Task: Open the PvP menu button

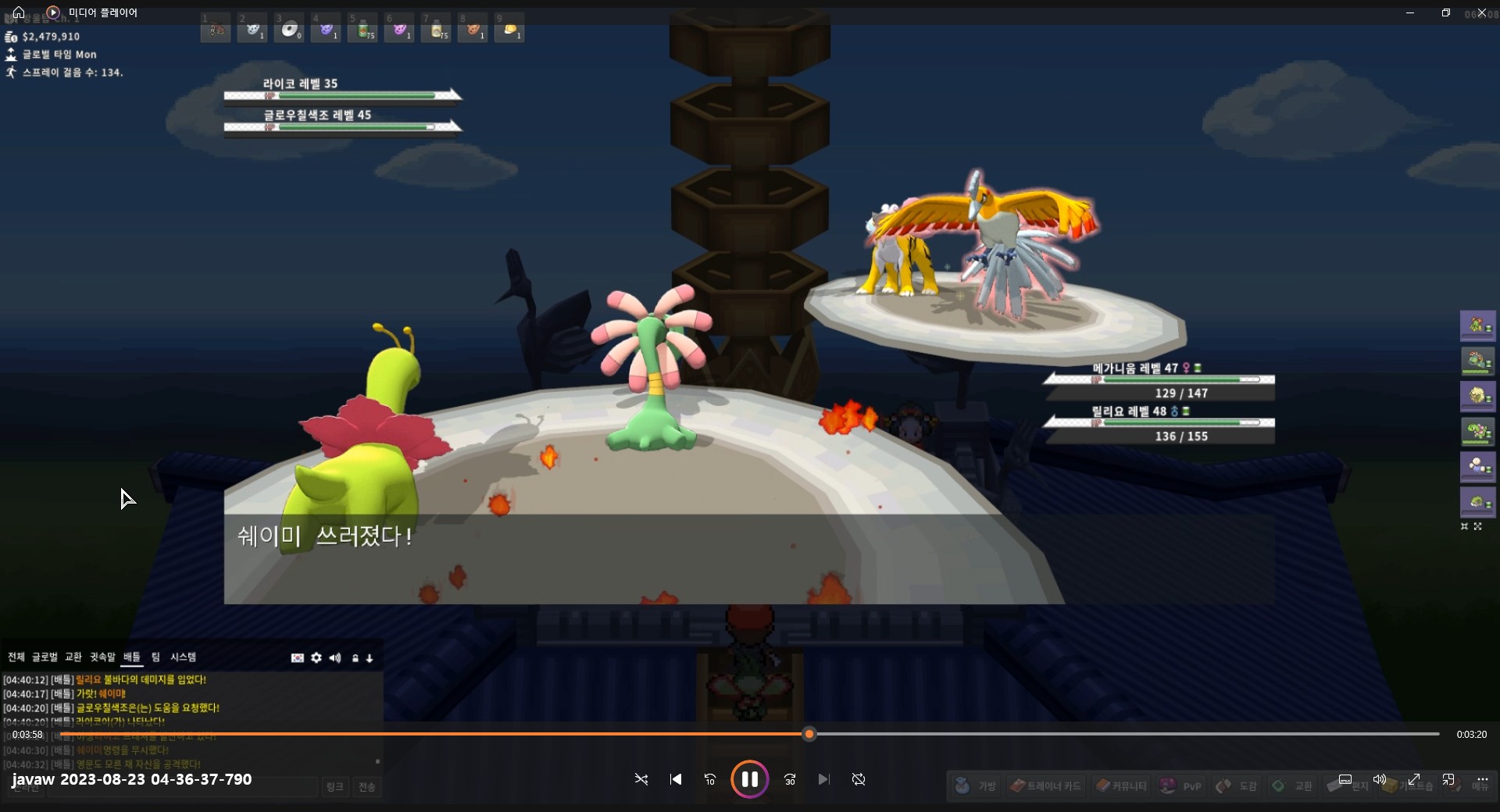Action: 1181,785
